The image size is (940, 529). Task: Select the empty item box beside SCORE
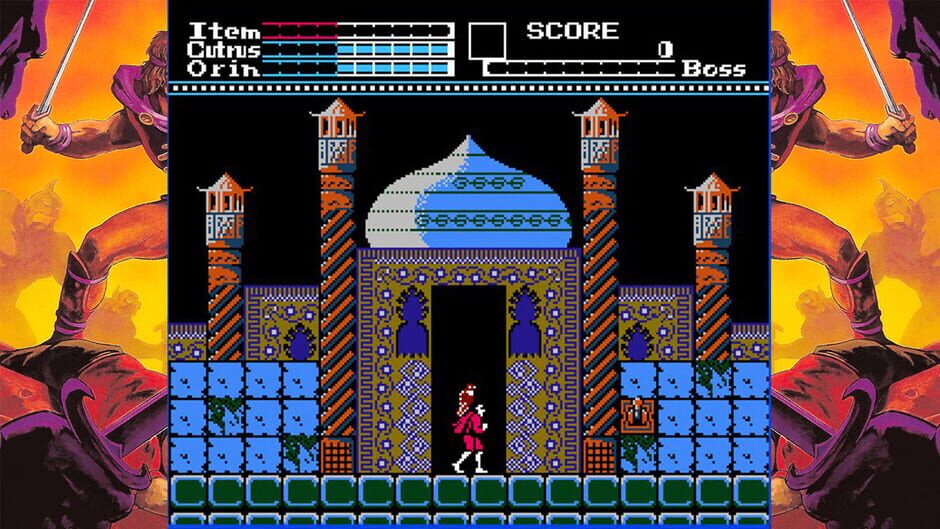pyautogui.click(x=487, y=39)
